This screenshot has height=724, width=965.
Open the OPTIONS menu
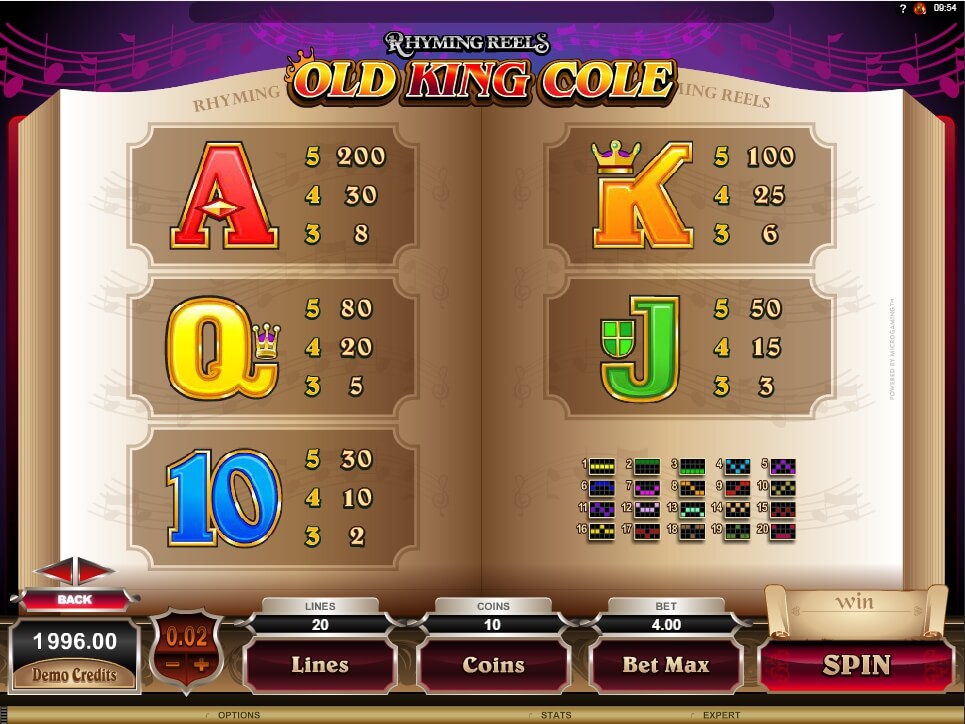(x=238, y=715)
